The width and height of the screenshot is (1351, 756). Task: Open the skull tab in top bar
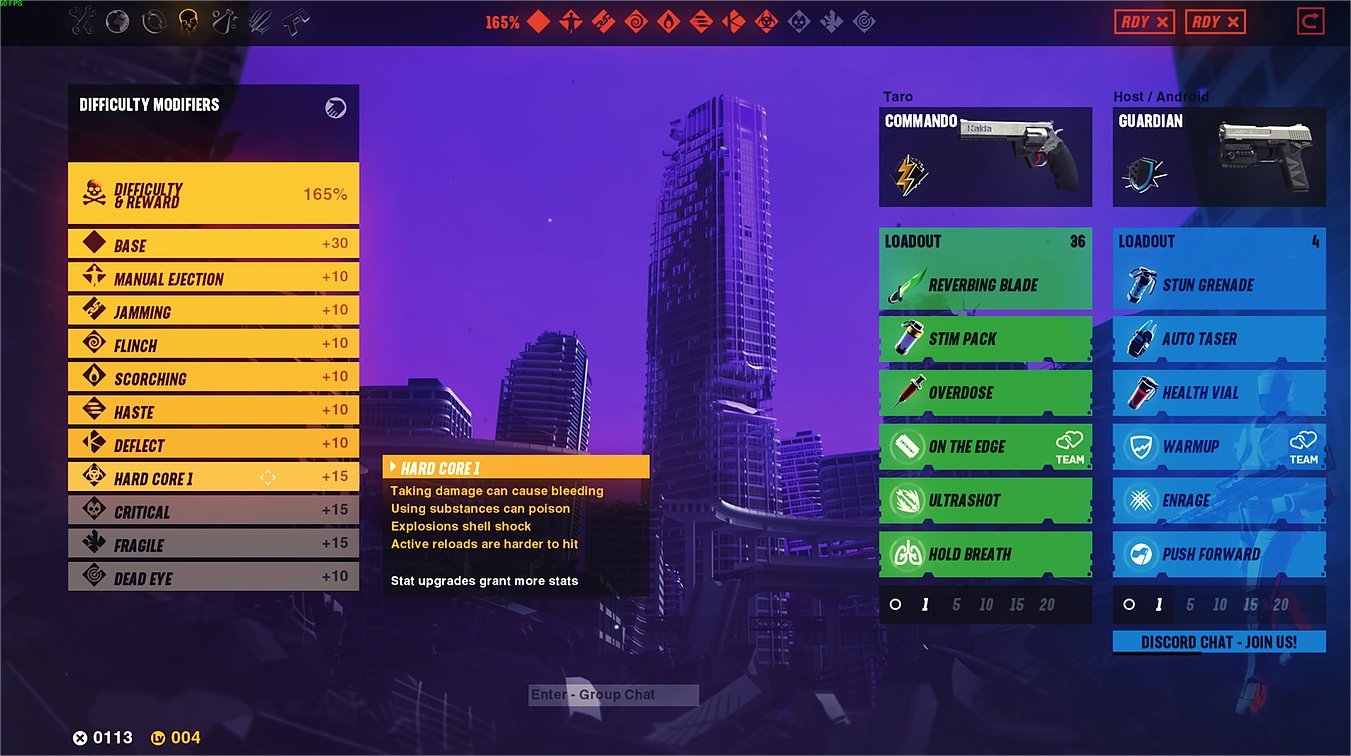(187, 21)
